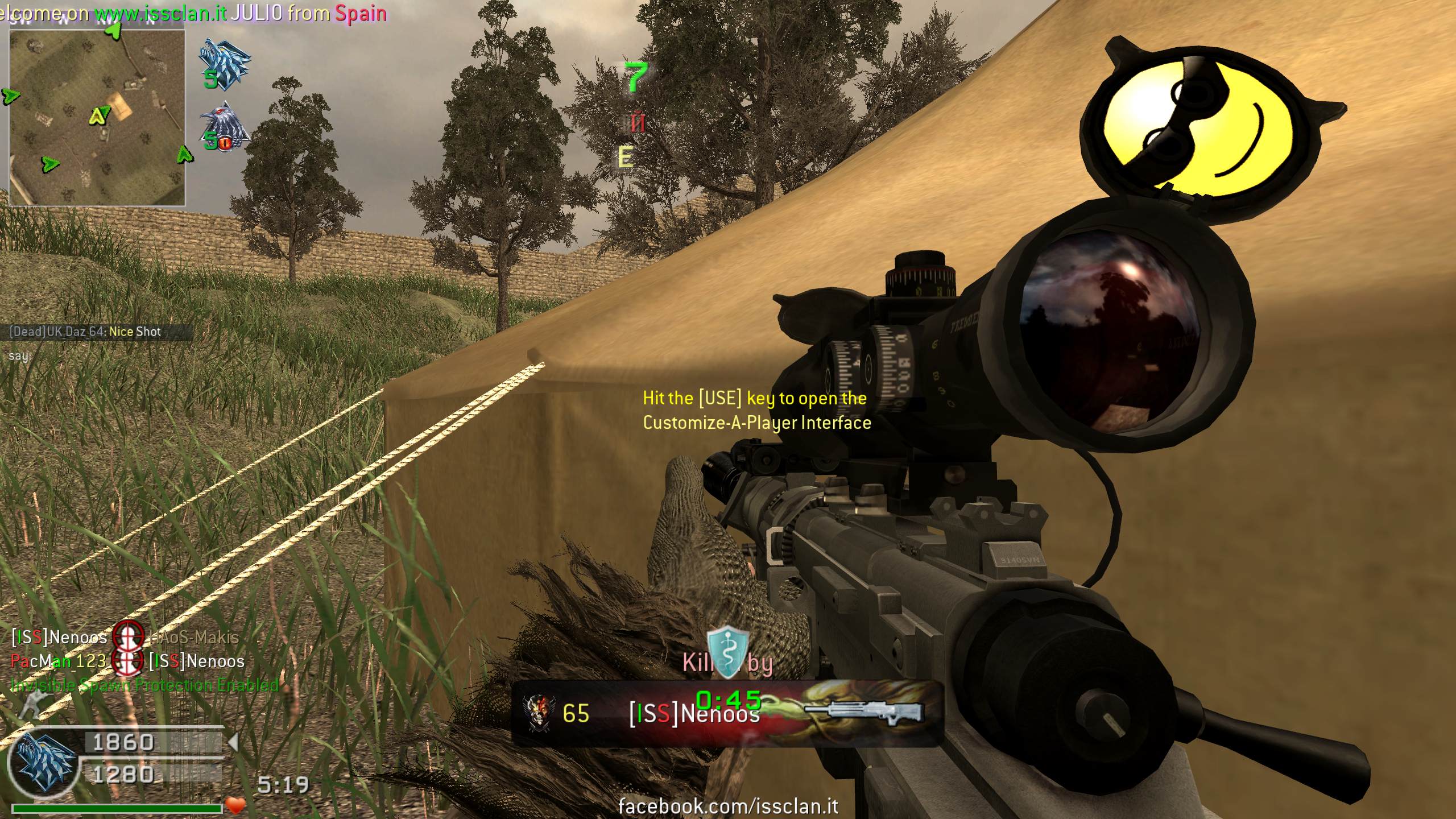The image size is (1456, 819).
Task: Click UK_Daz_64's "Nice Shot" chat message
Action: (85, 332)
